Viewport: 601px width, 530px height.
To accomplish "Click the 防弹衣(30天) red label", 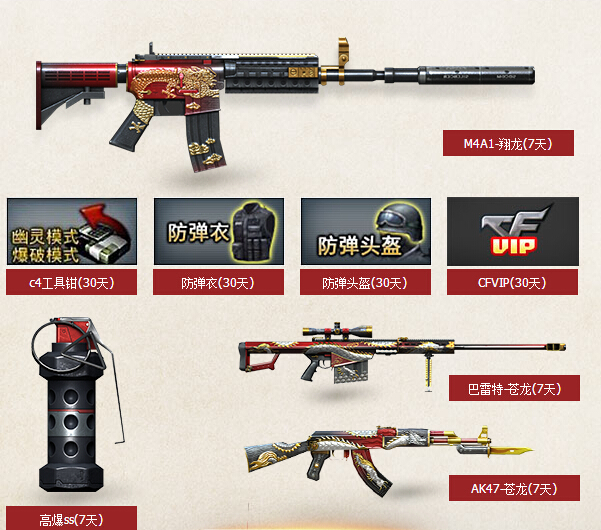I will (x=218, y=283).
